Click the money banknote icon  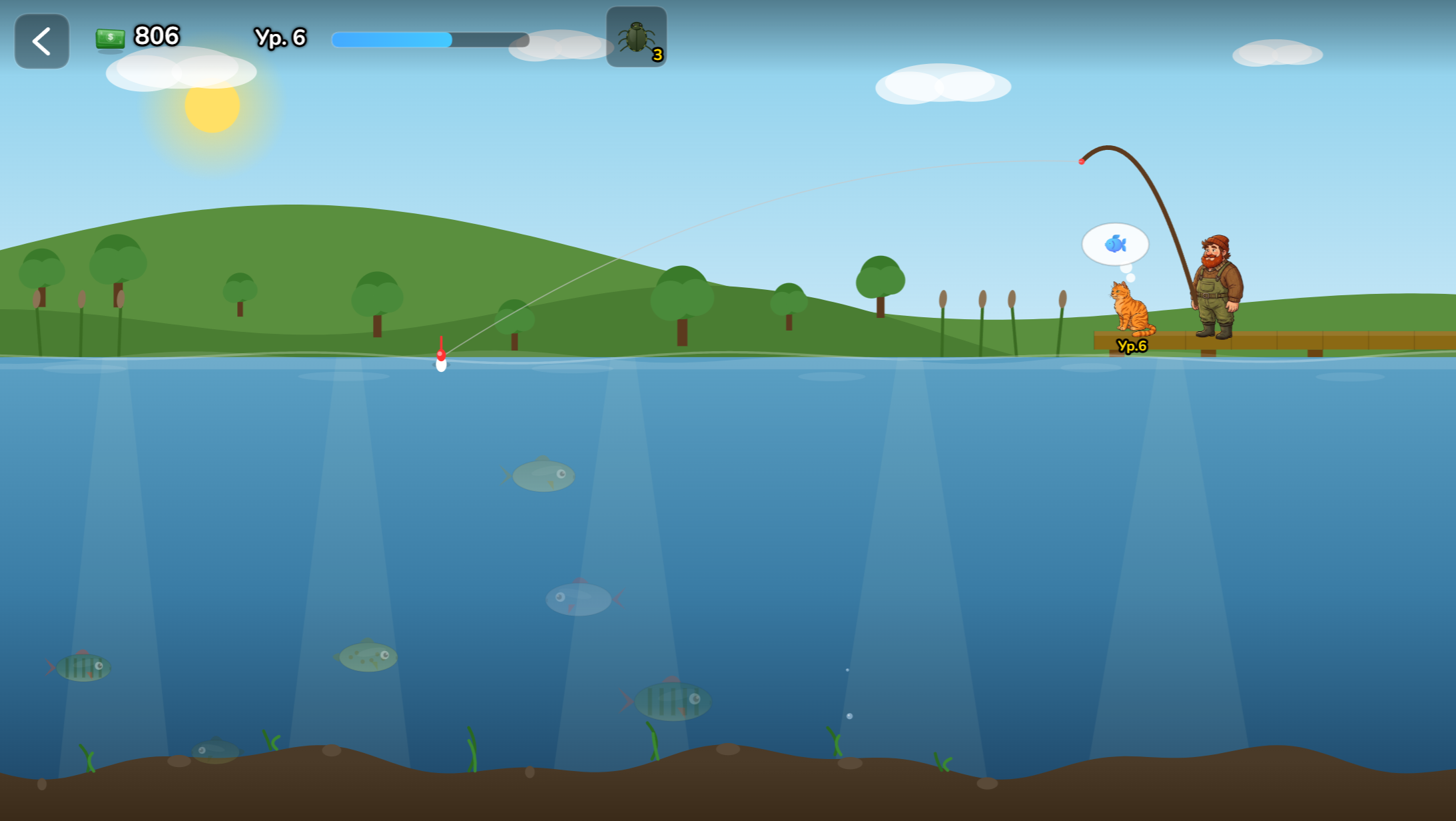[109, 38]
